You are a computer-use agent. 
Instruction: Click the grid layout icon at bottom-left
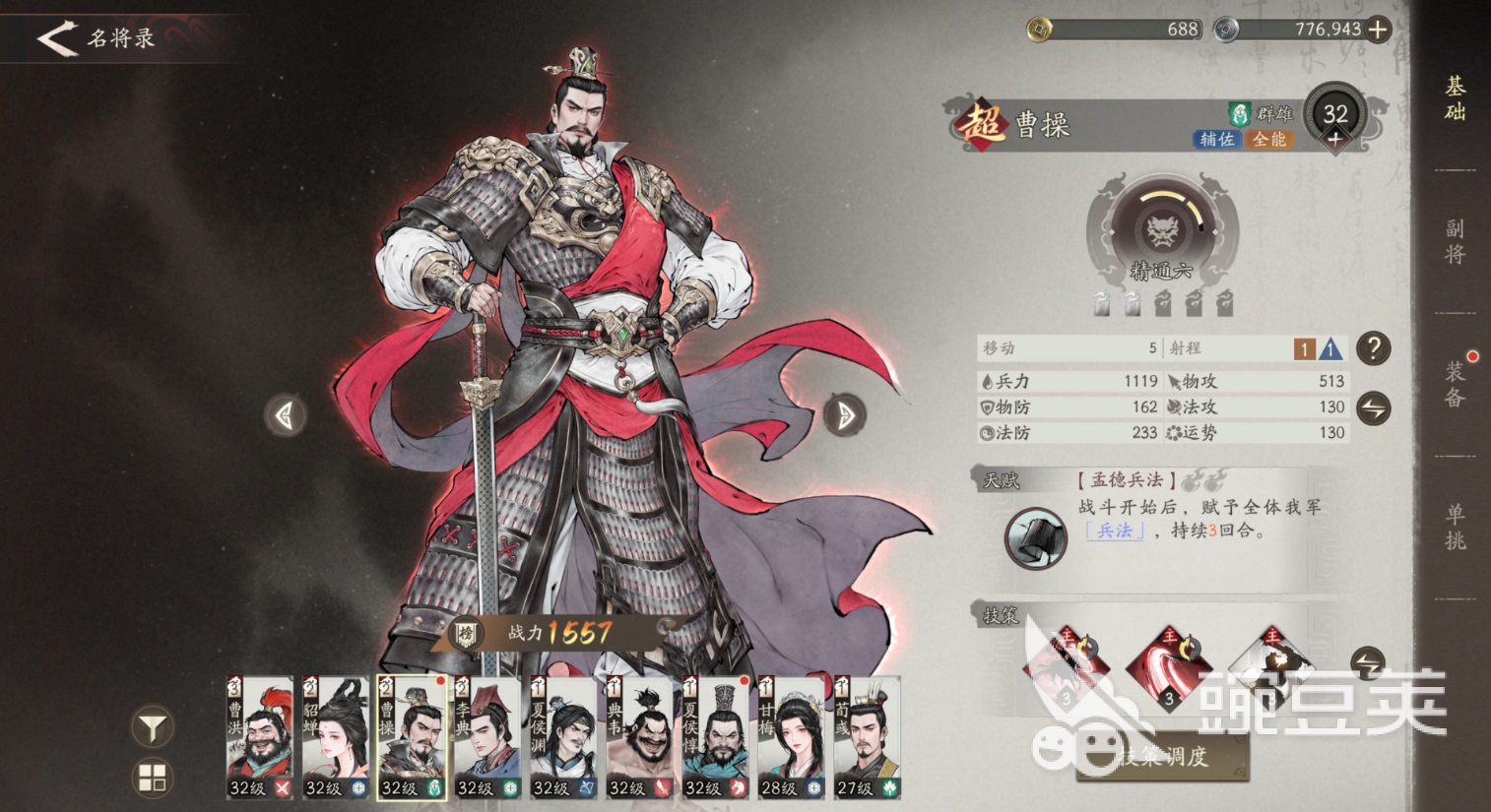[152, 778]
